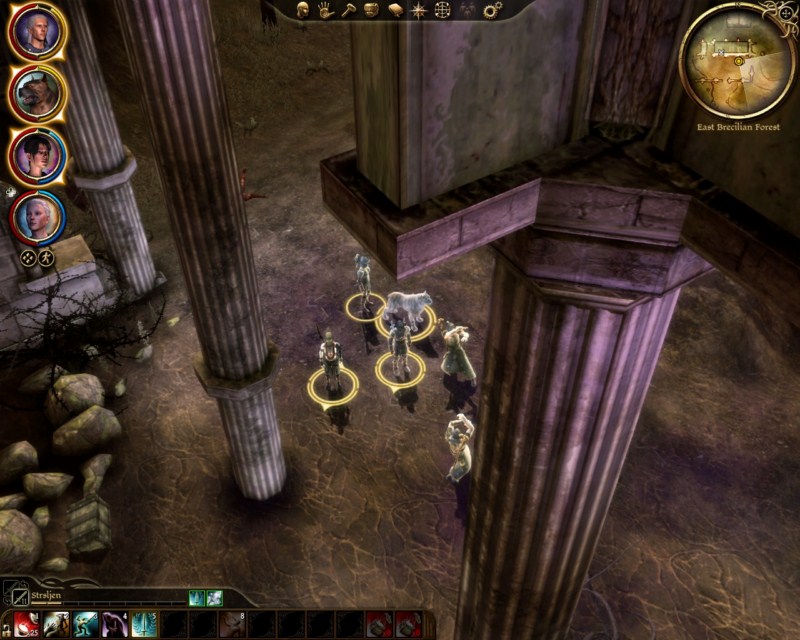Open the hand-shaped skills menu icon
800x640 pixels.
326,10
